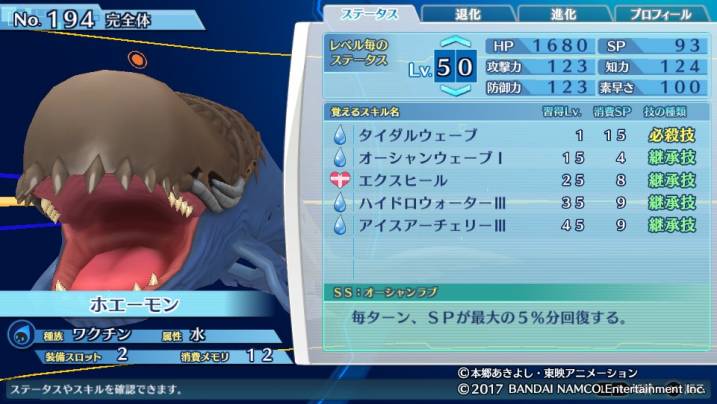The height and width of the screenshot is (404, 717).
Task: Select the エクスヒール skill row
Action: (x=514, y=181)
